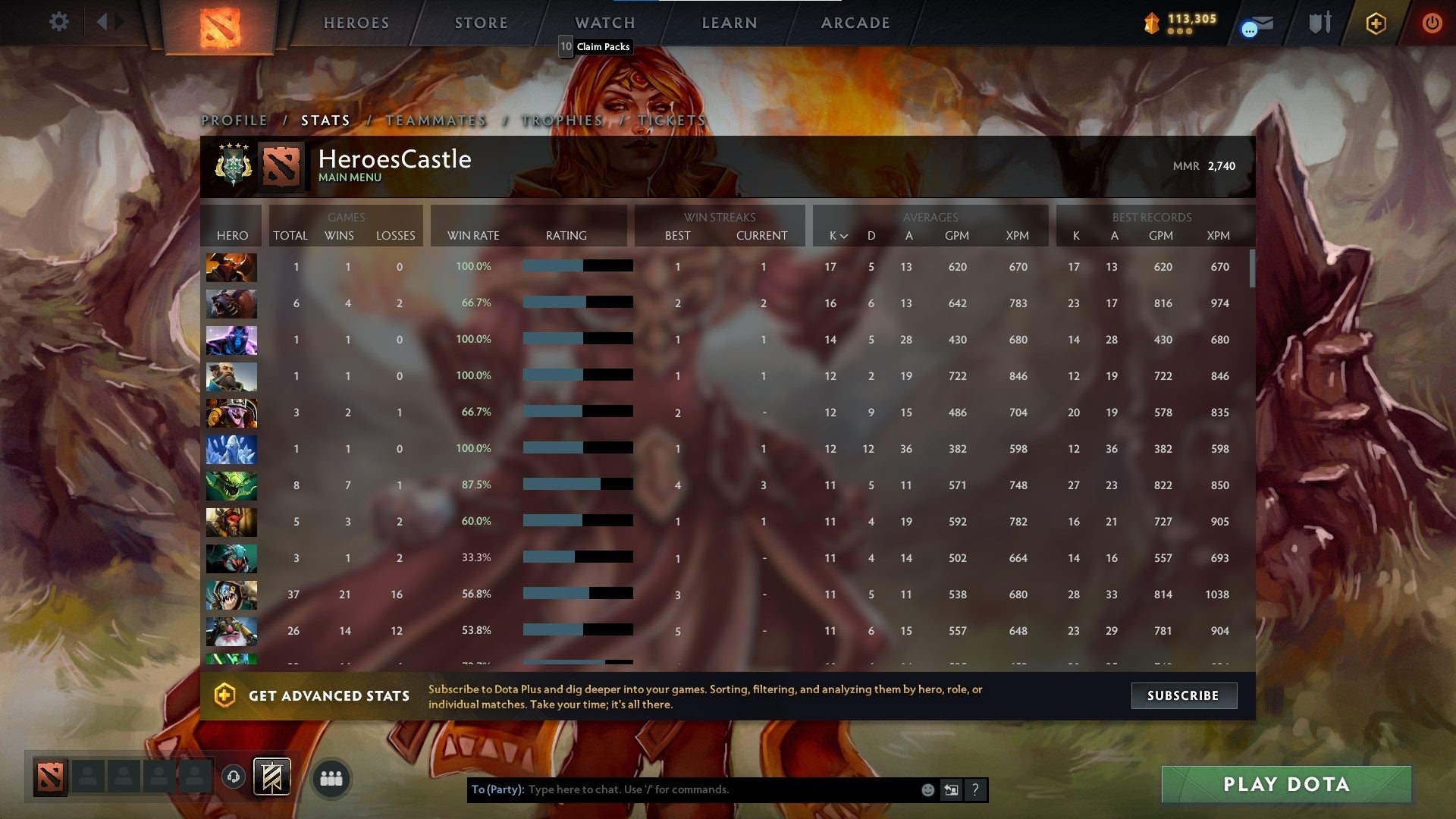The width and height of the screenshot is (1456, 819).
Task: Open the guild banner icon
Action: click(x=271, y=777)
